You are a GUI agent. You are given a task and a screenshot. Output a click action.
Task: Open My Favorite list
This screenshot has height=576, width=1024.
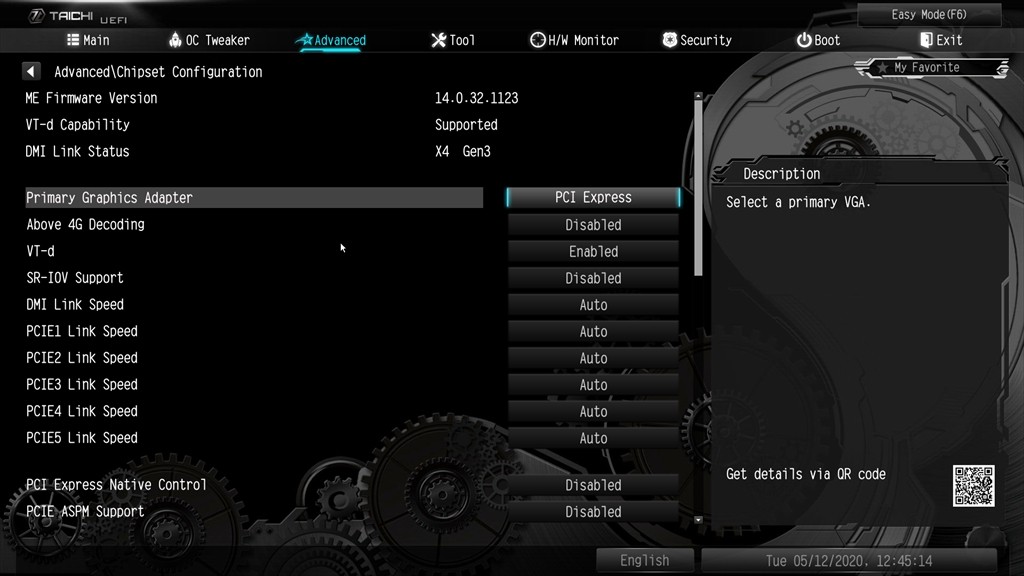coord(930,68)
